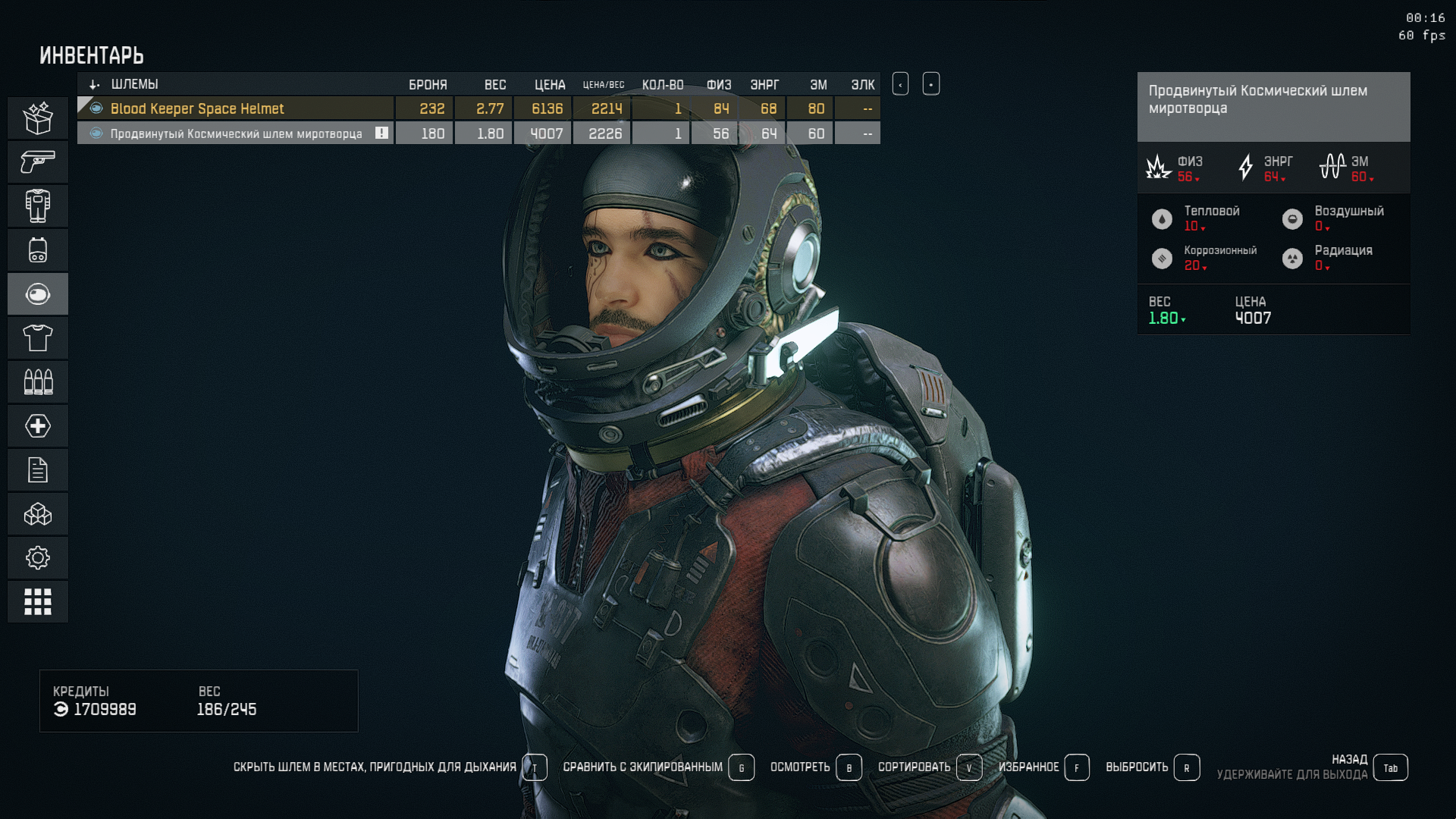Switch to the apparel t-shirt category
Viewport: 1456px width, 819px height.
click(38, 337)
